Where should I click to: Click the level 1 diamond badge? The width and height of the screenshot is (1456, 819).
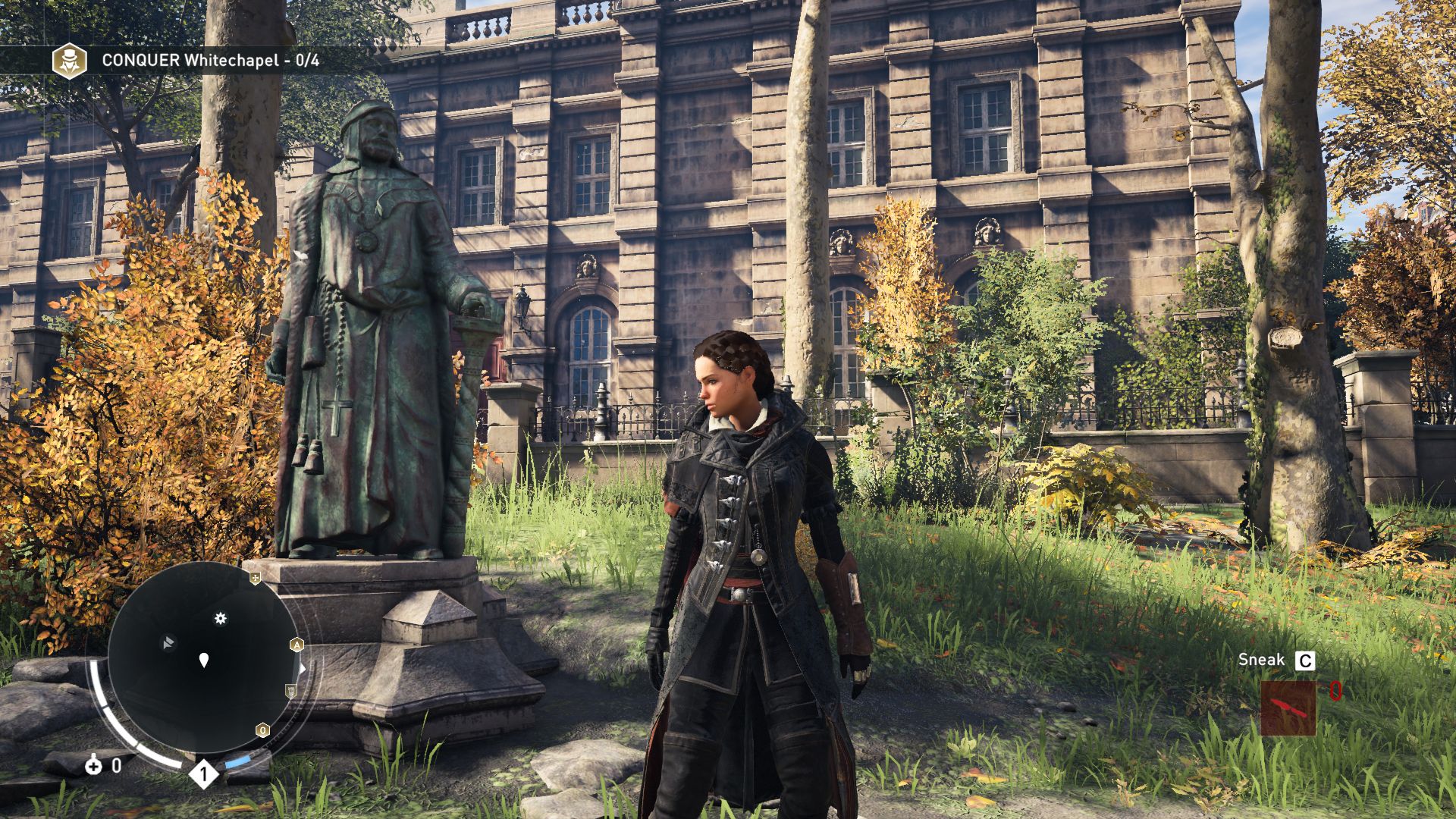tap(203, 773)
